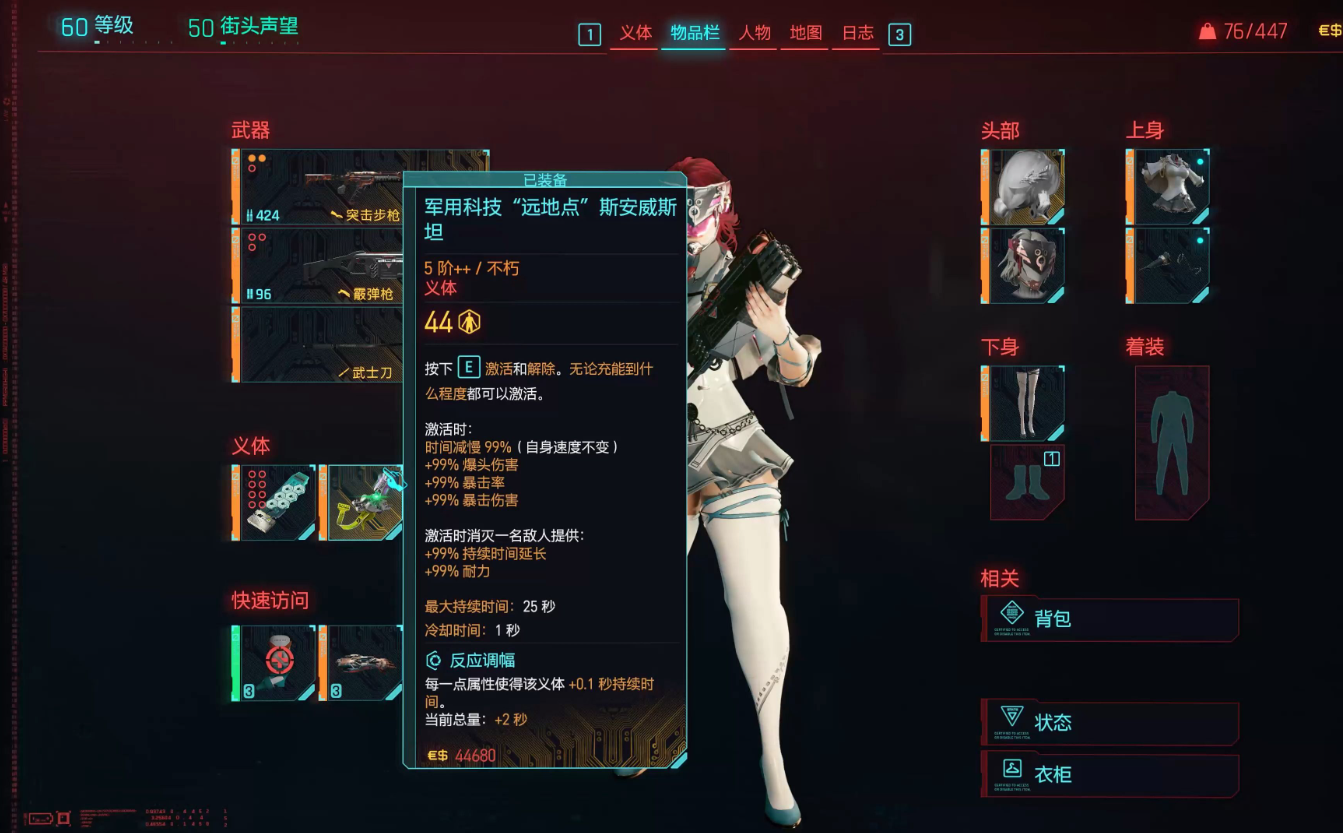Select the stockings slot under 下身

[1022, 402]
